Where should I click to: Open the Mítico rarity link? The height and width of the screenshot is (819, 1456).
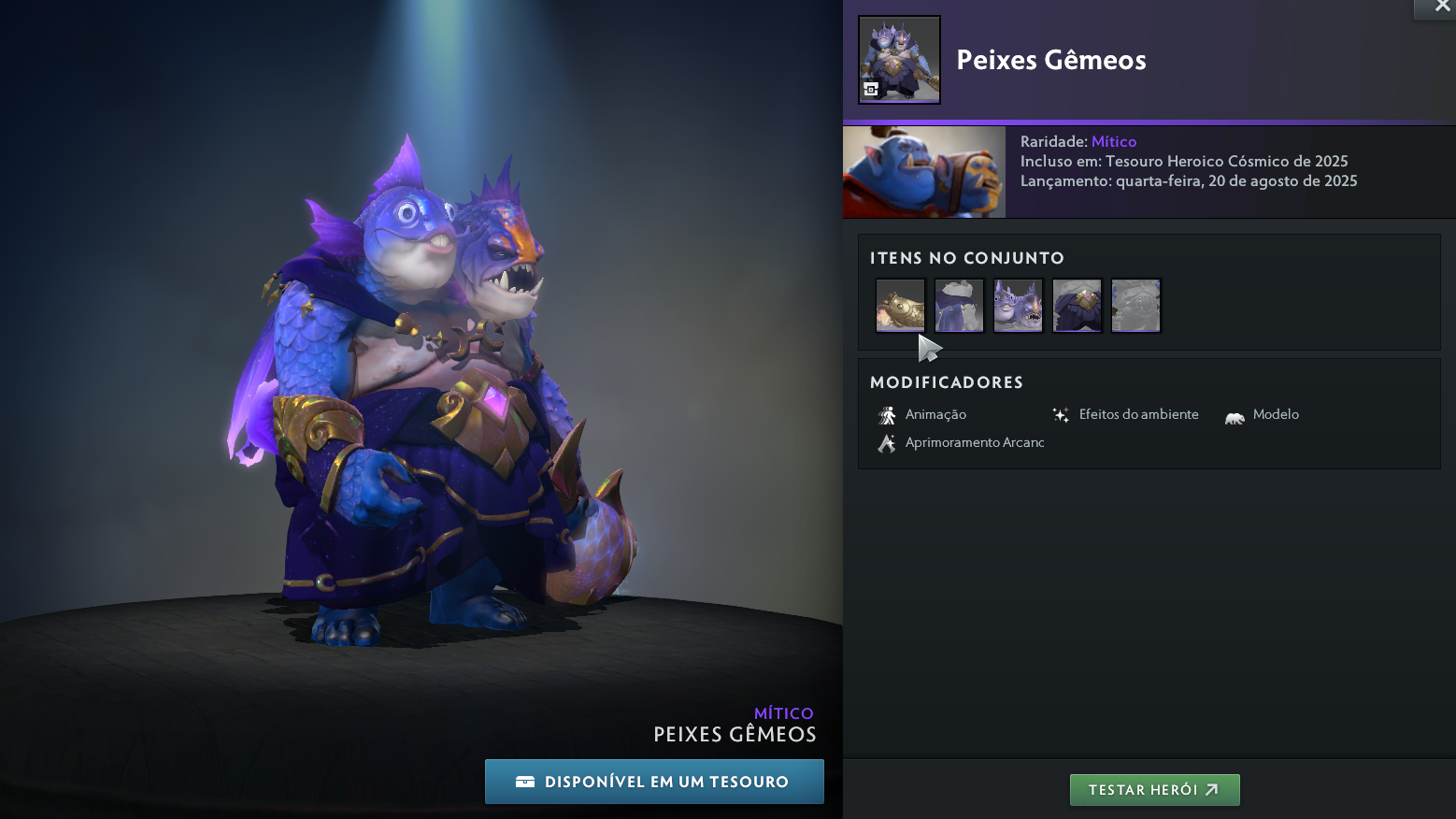pos(1114,142)
